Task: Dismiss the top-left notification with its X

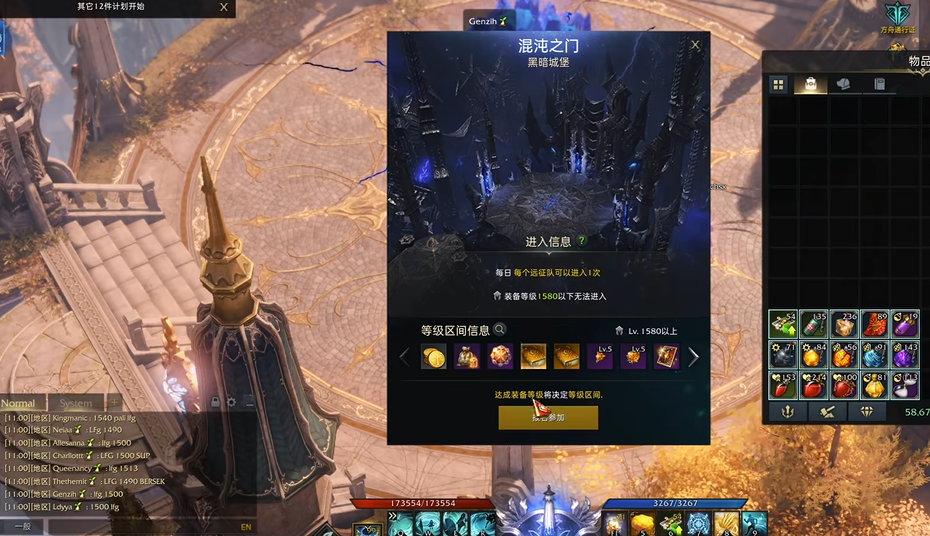Action: pyautogui.click(x=223, y=7)
